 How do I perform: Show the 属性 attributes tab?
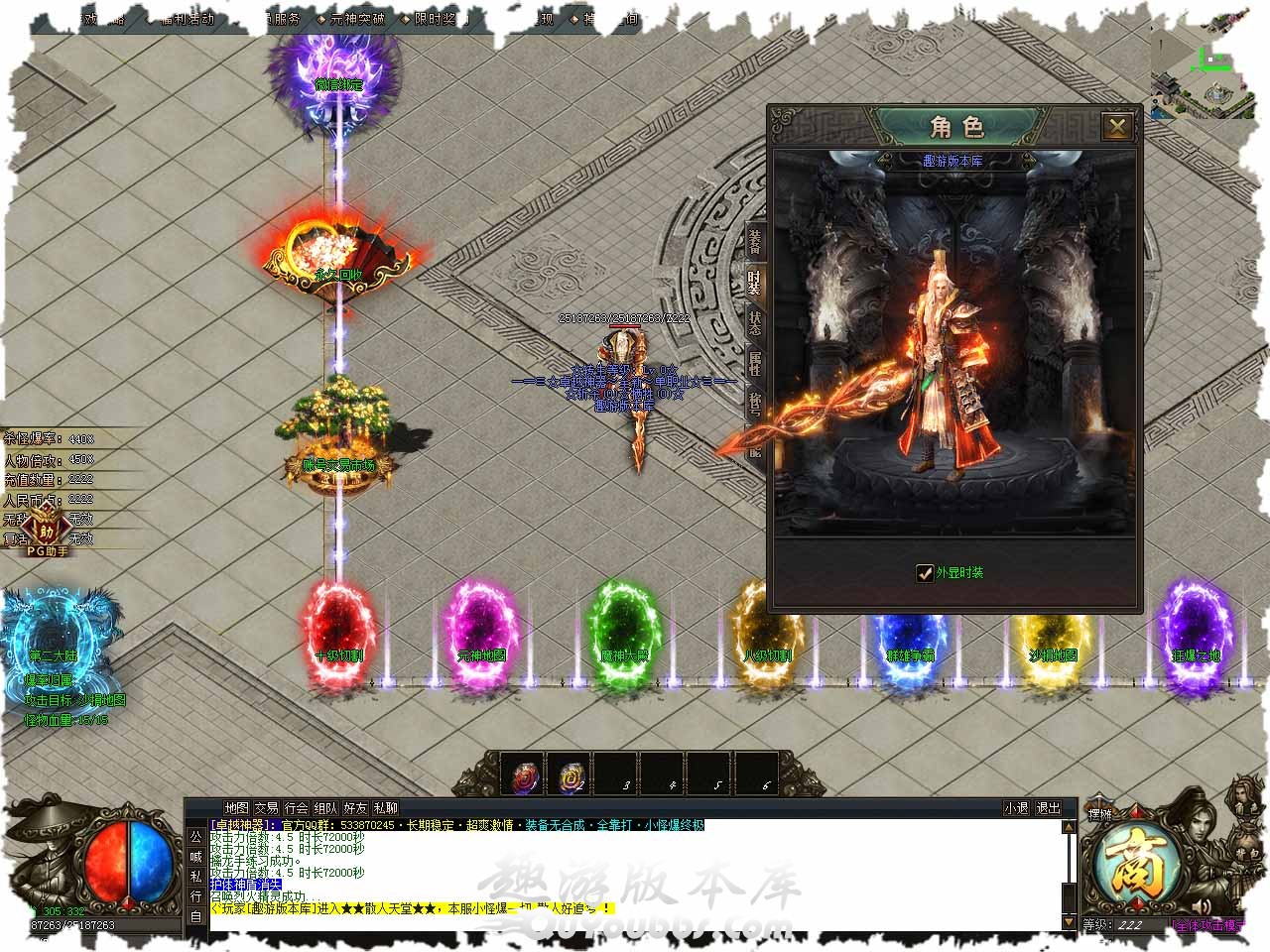point(755,365)
